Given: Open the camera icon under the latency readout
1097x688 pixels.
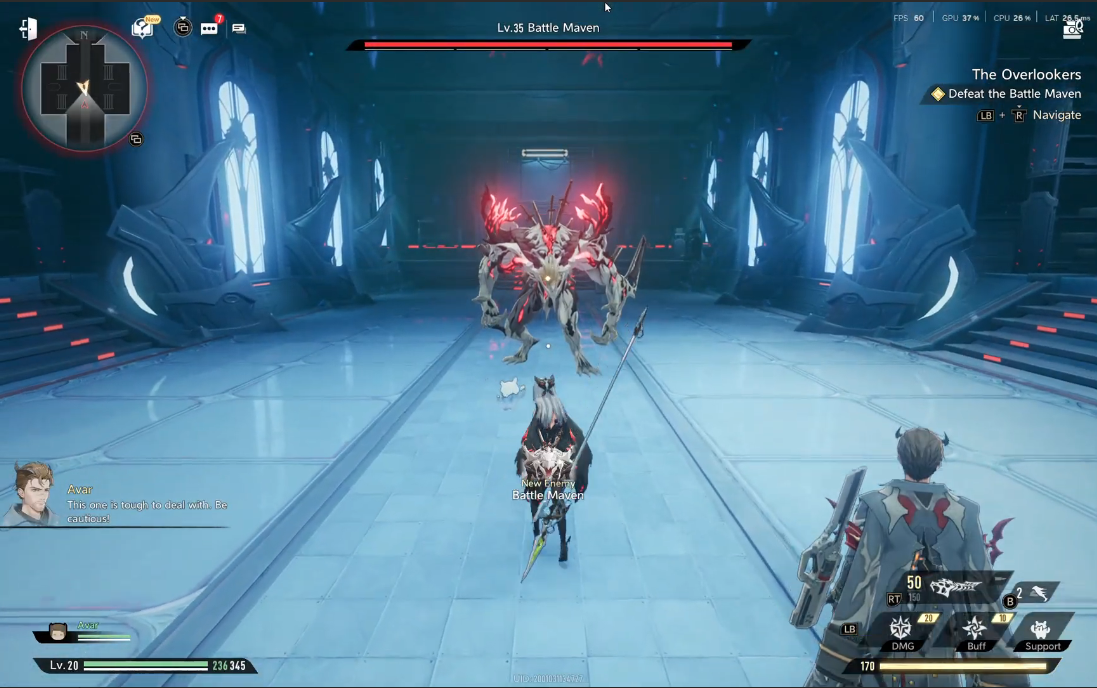Looking at the screenshot, I should tap(1072, 30).
